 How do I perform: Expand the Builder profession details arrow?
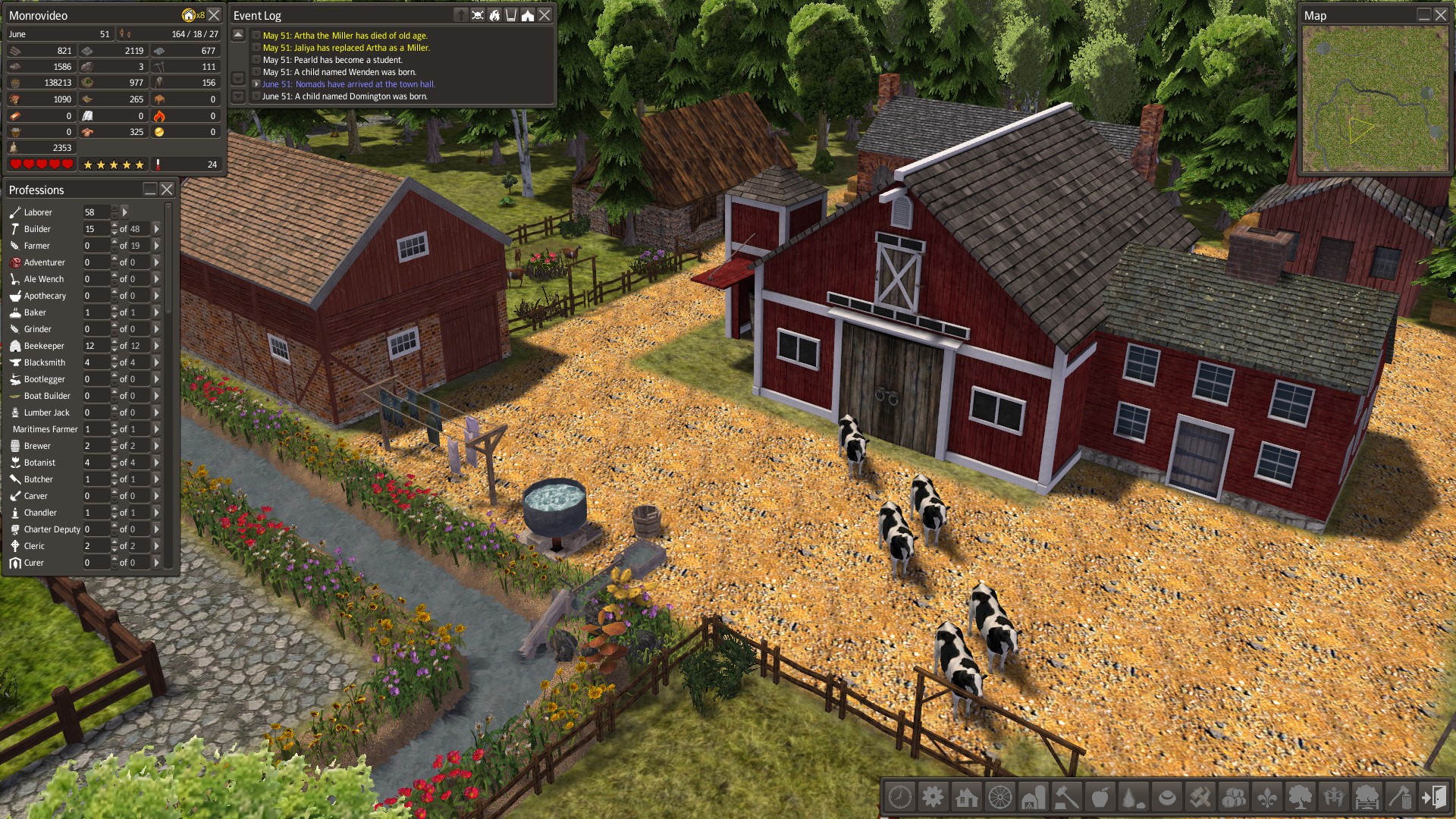pyautogui.click(x=156, y=228)
